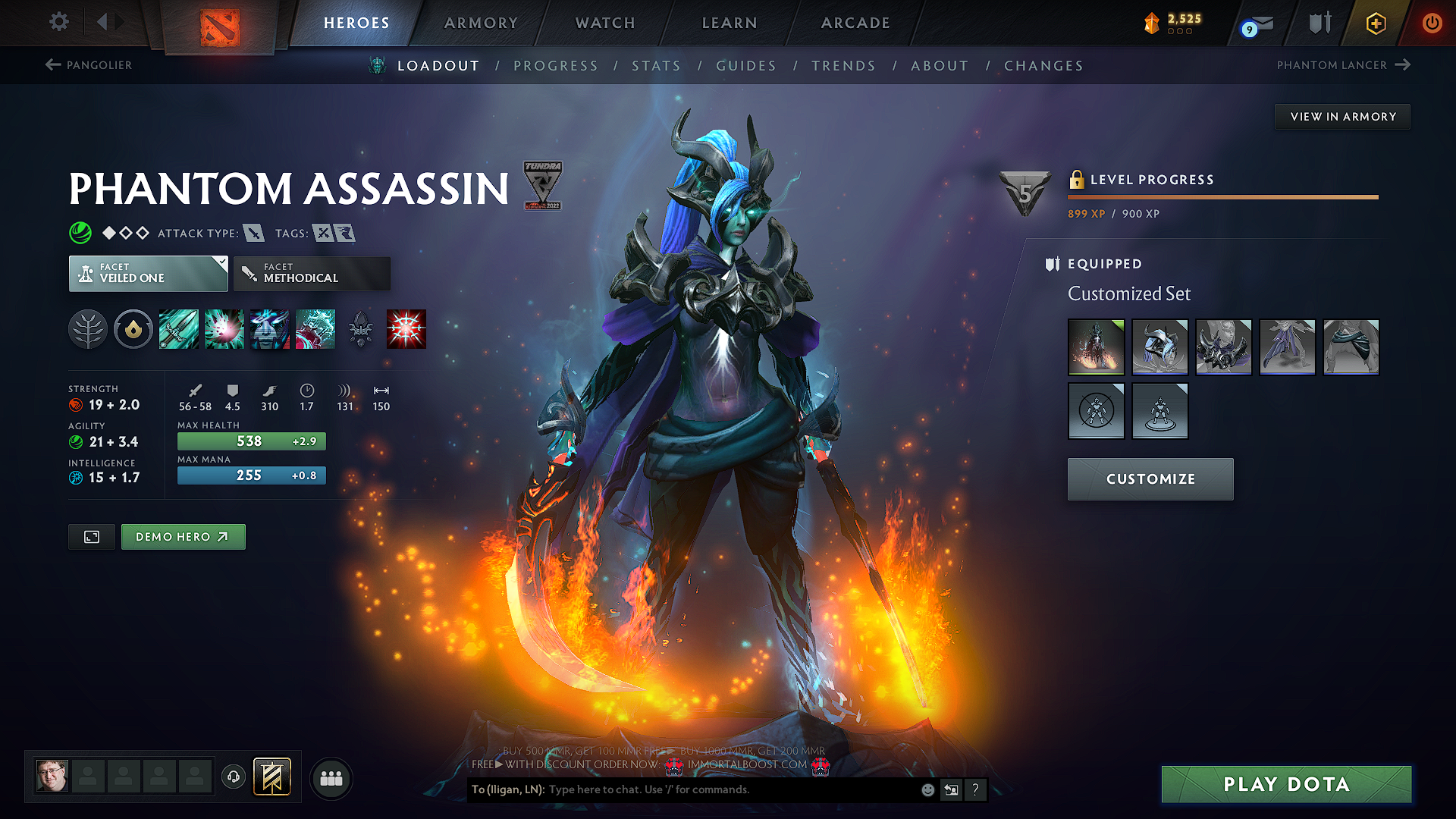
Task: Open the talent tree icon
Action: [88, 329]
